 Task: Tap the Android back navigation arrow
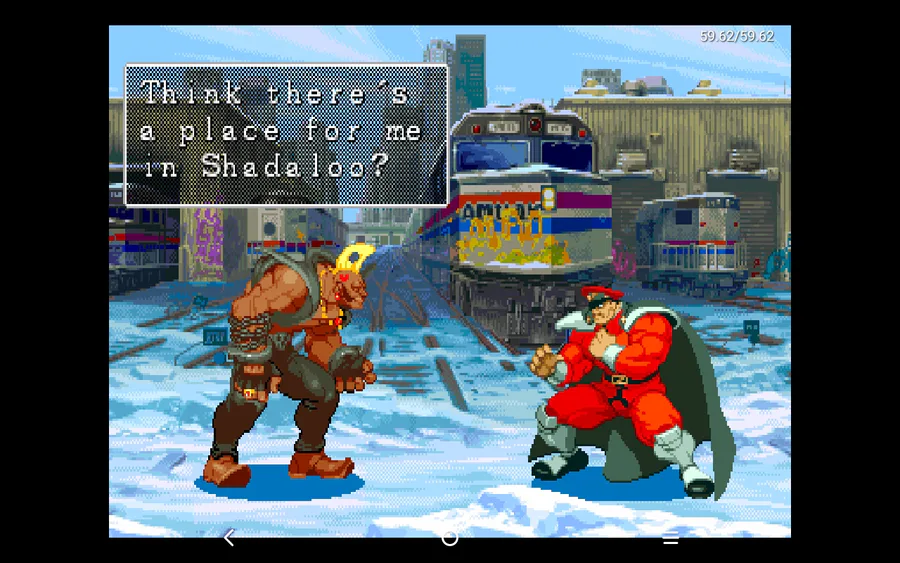pyautogui.click(x=229, y=538)
